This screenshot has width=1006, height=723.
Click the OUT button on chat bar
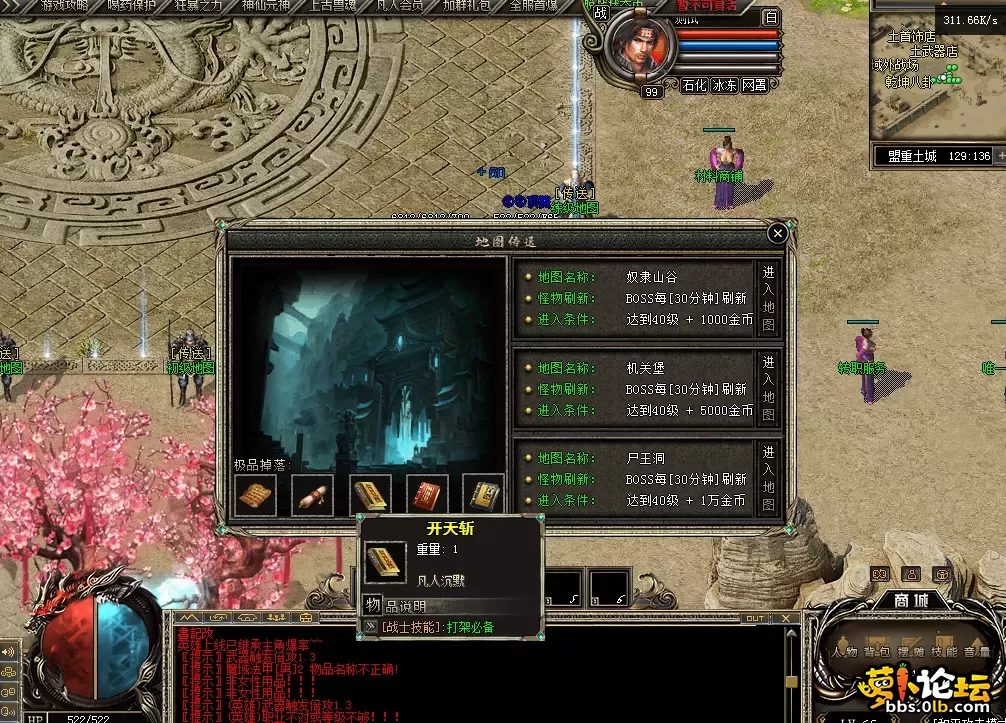click(755, 618)
